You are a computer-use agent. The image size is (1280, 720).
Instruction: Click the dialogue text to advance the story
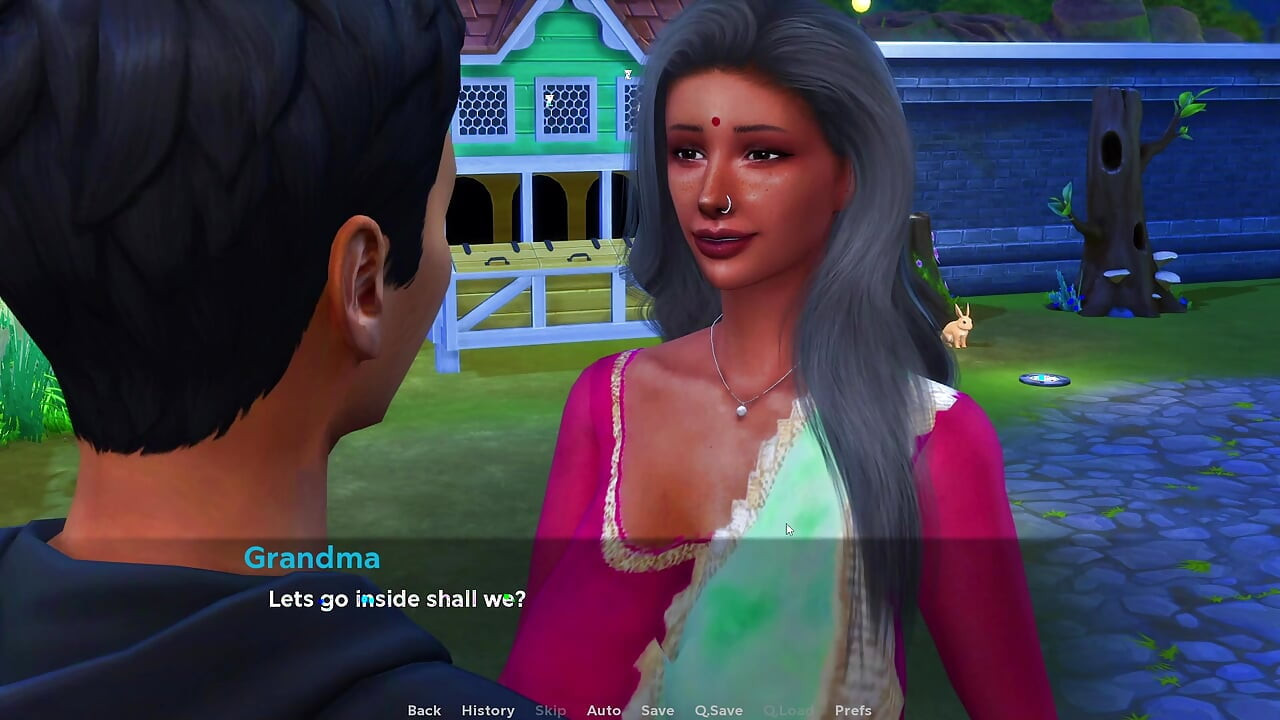pyautogui.click(x=396, y=599)
